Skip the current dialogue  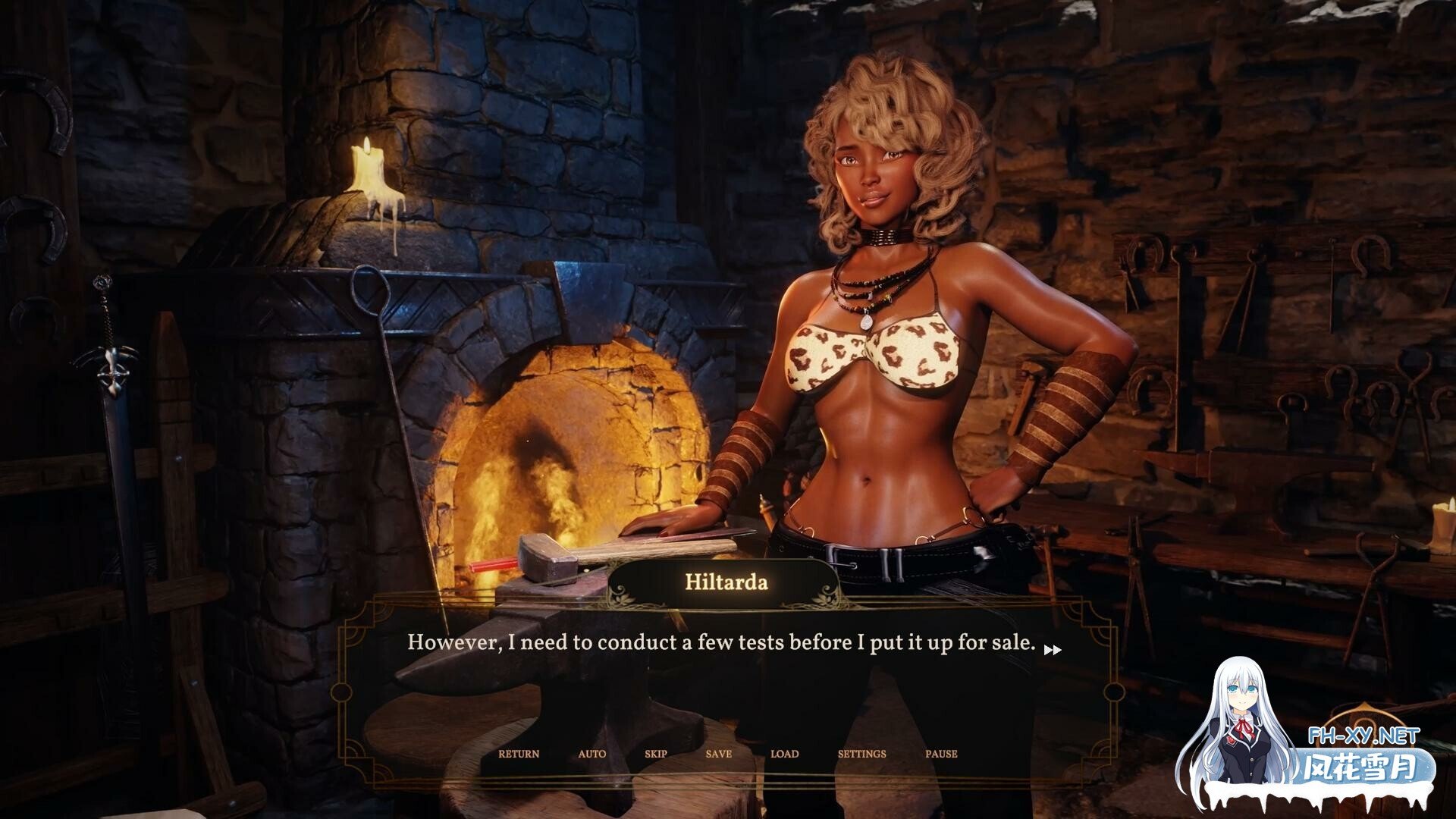(x=656, y=754)
